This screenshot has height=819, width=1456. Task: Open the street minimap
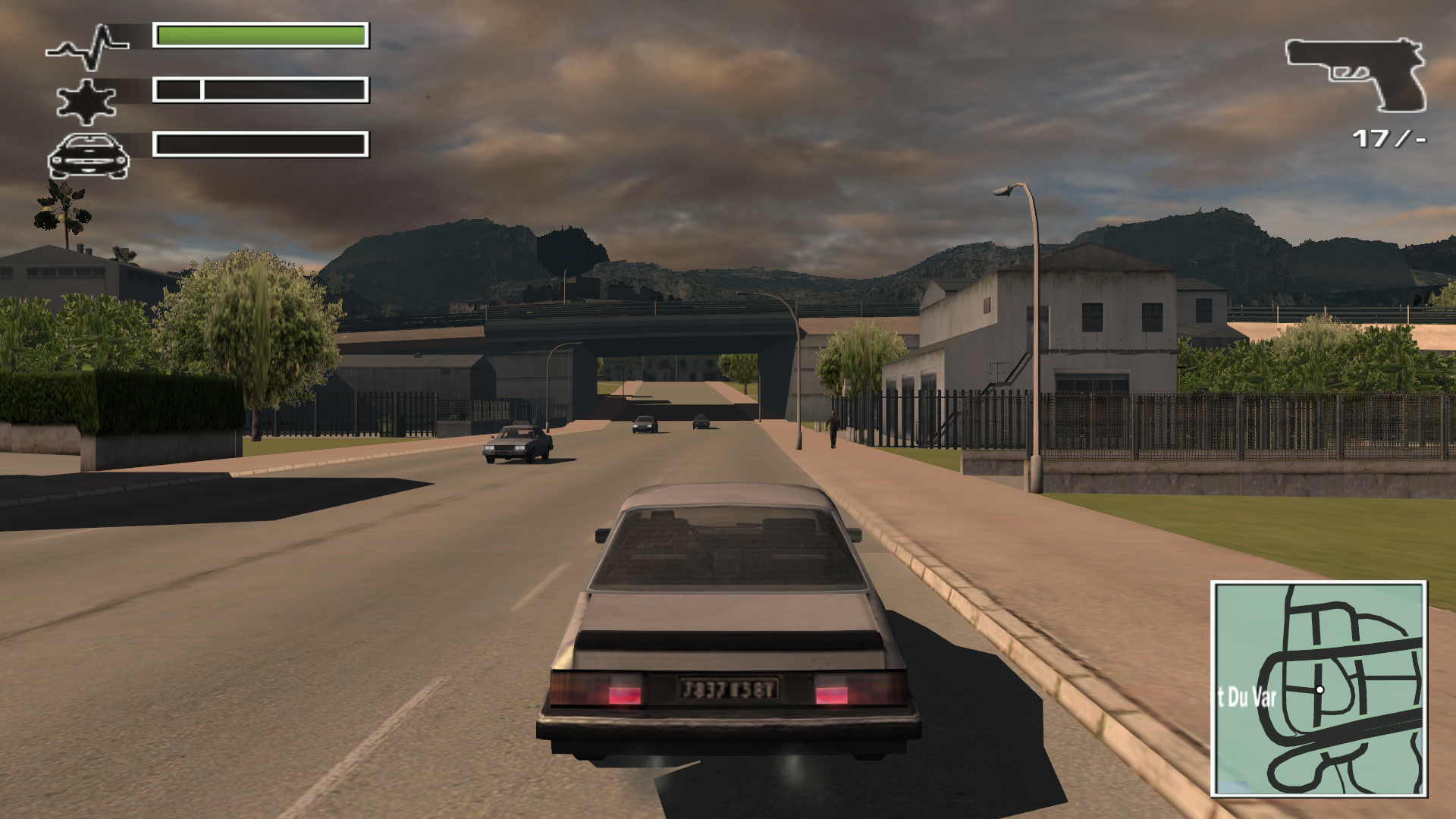click(x=1319, y=689)
